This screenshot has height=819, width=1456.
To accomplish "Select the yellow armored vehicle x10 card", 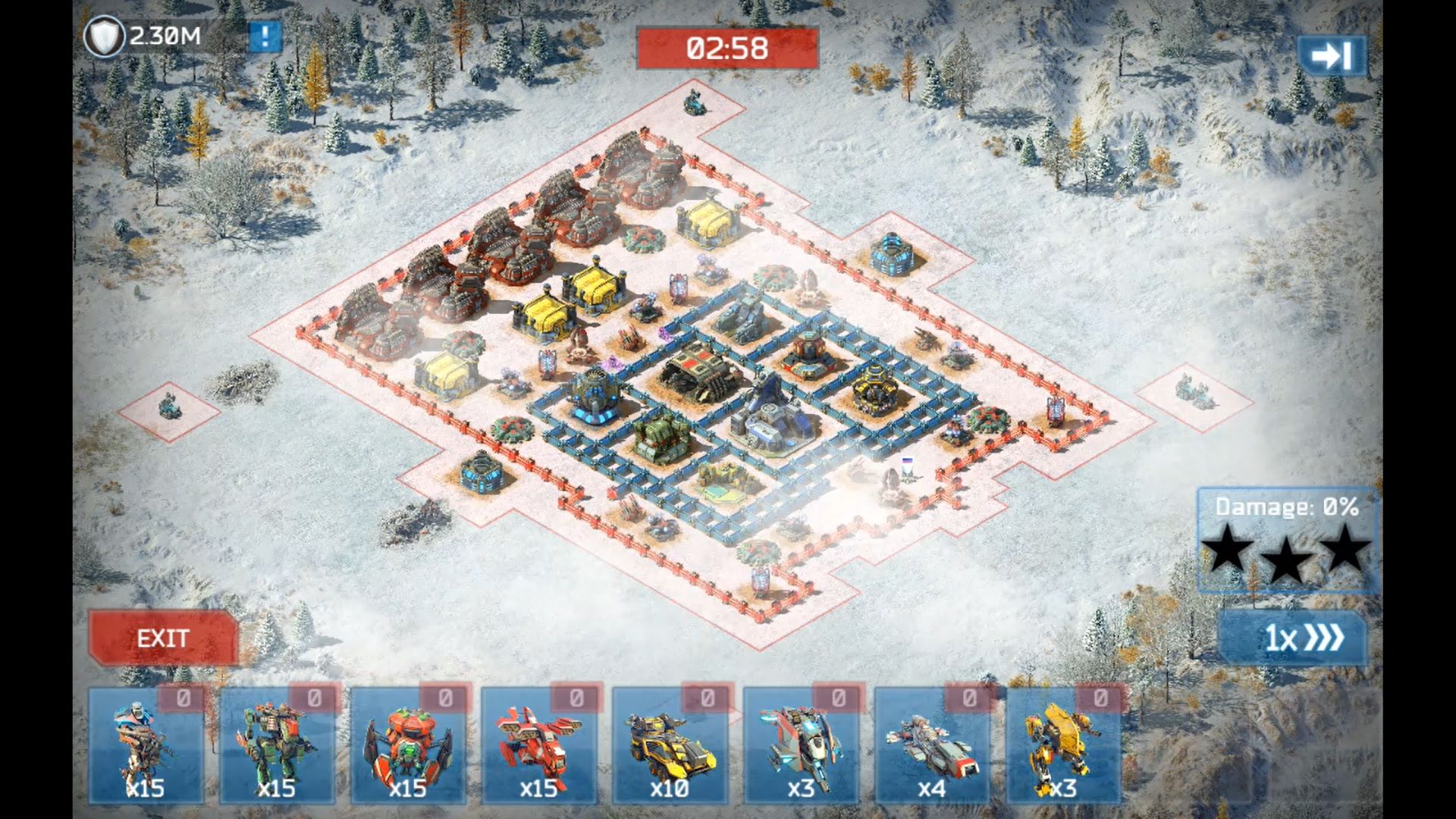I will (x=670, y=746).
